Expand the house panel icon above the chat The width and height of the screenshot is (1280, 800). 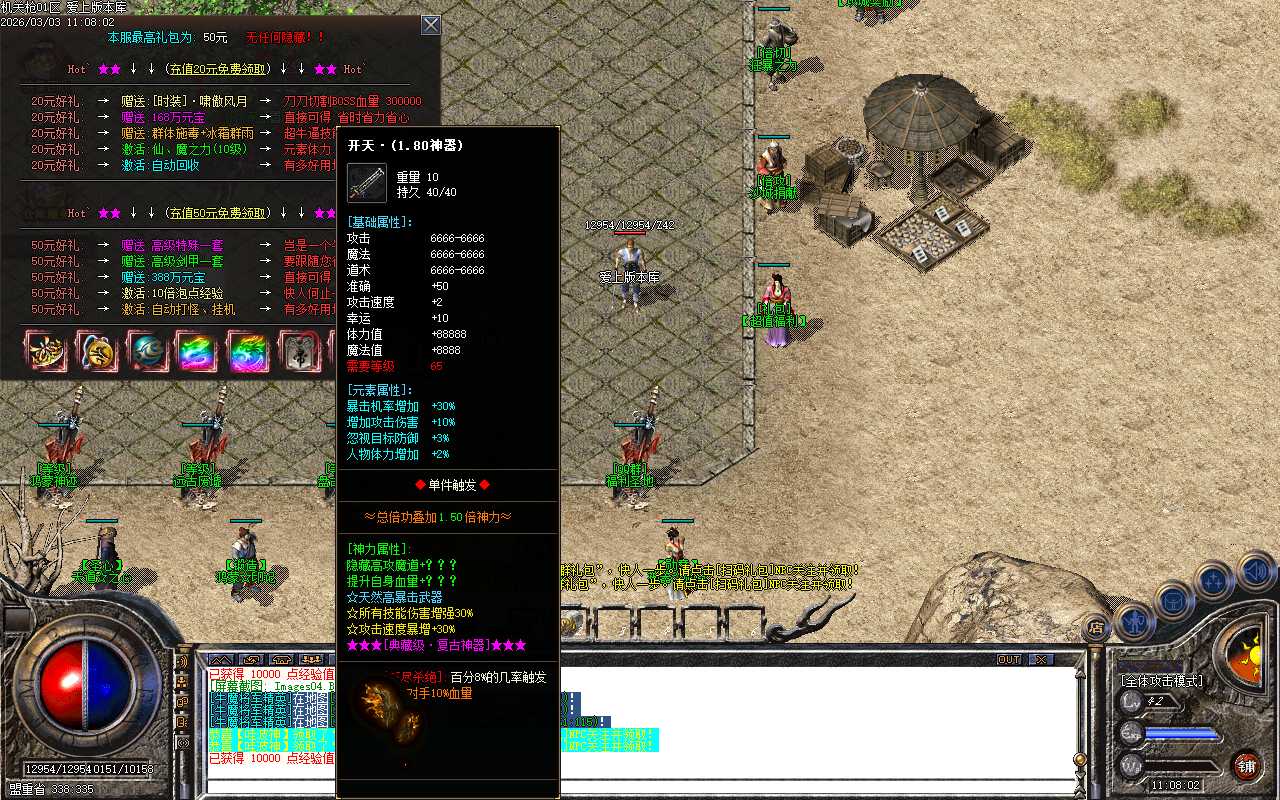tap(281, 660)
